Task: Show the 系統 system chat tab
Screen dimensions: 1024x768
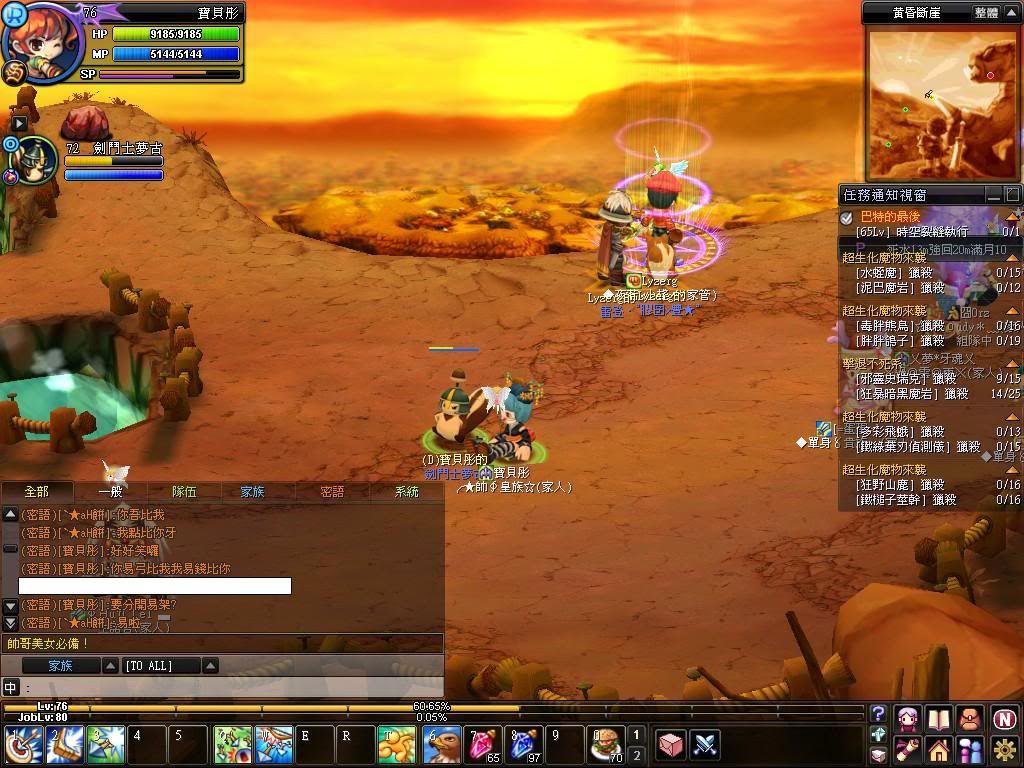Action: pos(407,491)
